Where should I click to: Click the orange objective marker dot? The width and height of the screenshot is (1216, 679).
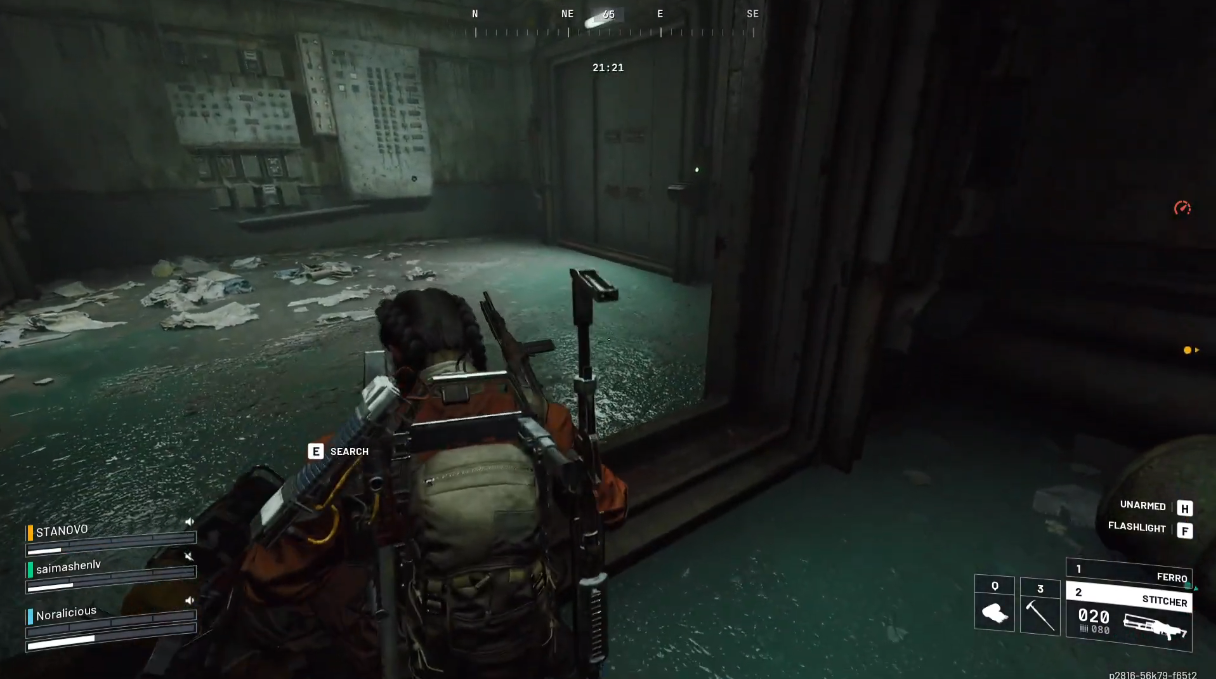click(x=1188, y=350)
